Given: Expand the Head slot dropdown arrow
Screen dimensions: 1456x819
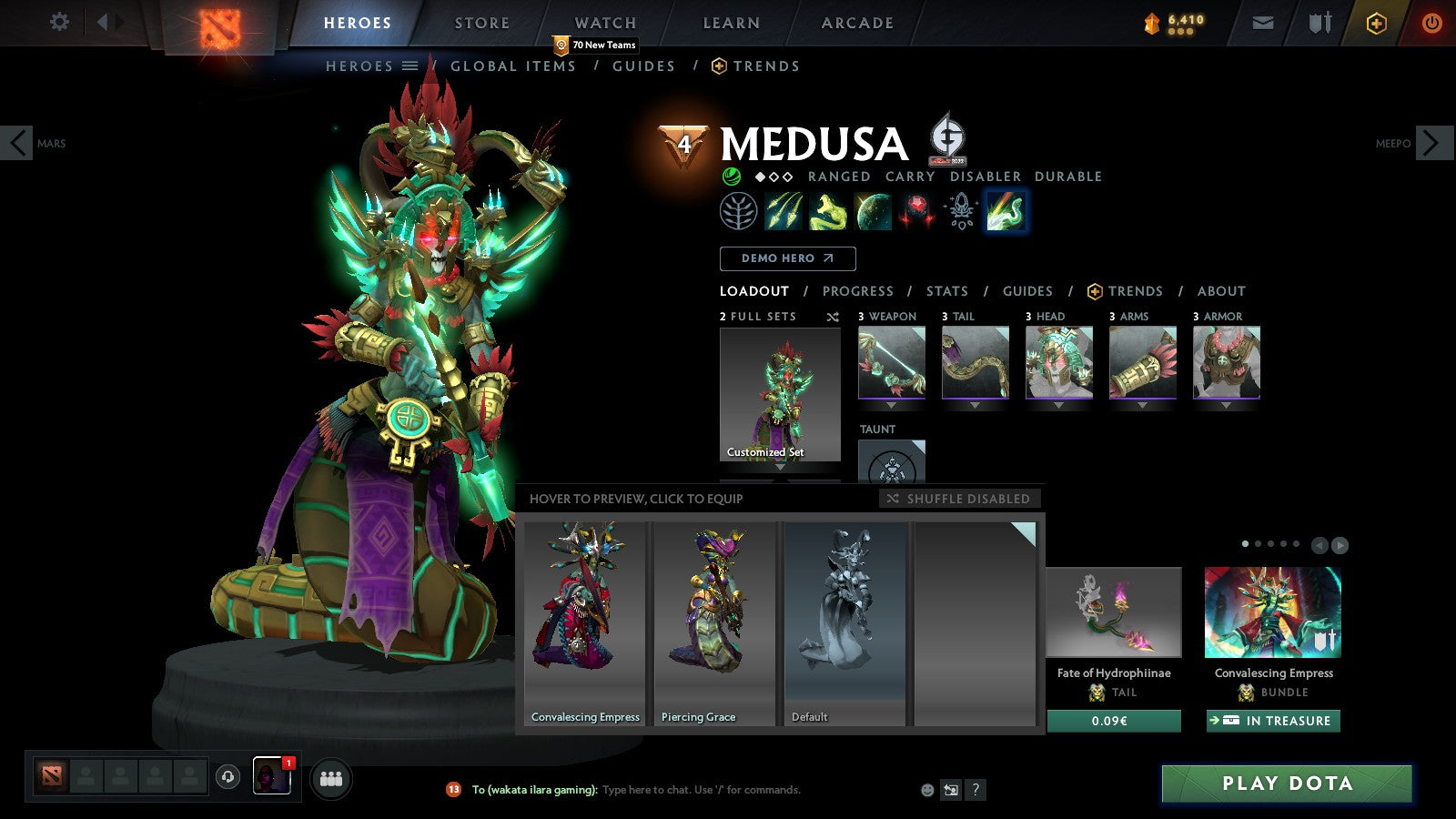Looking at the screenshot, I should 1059,404.
